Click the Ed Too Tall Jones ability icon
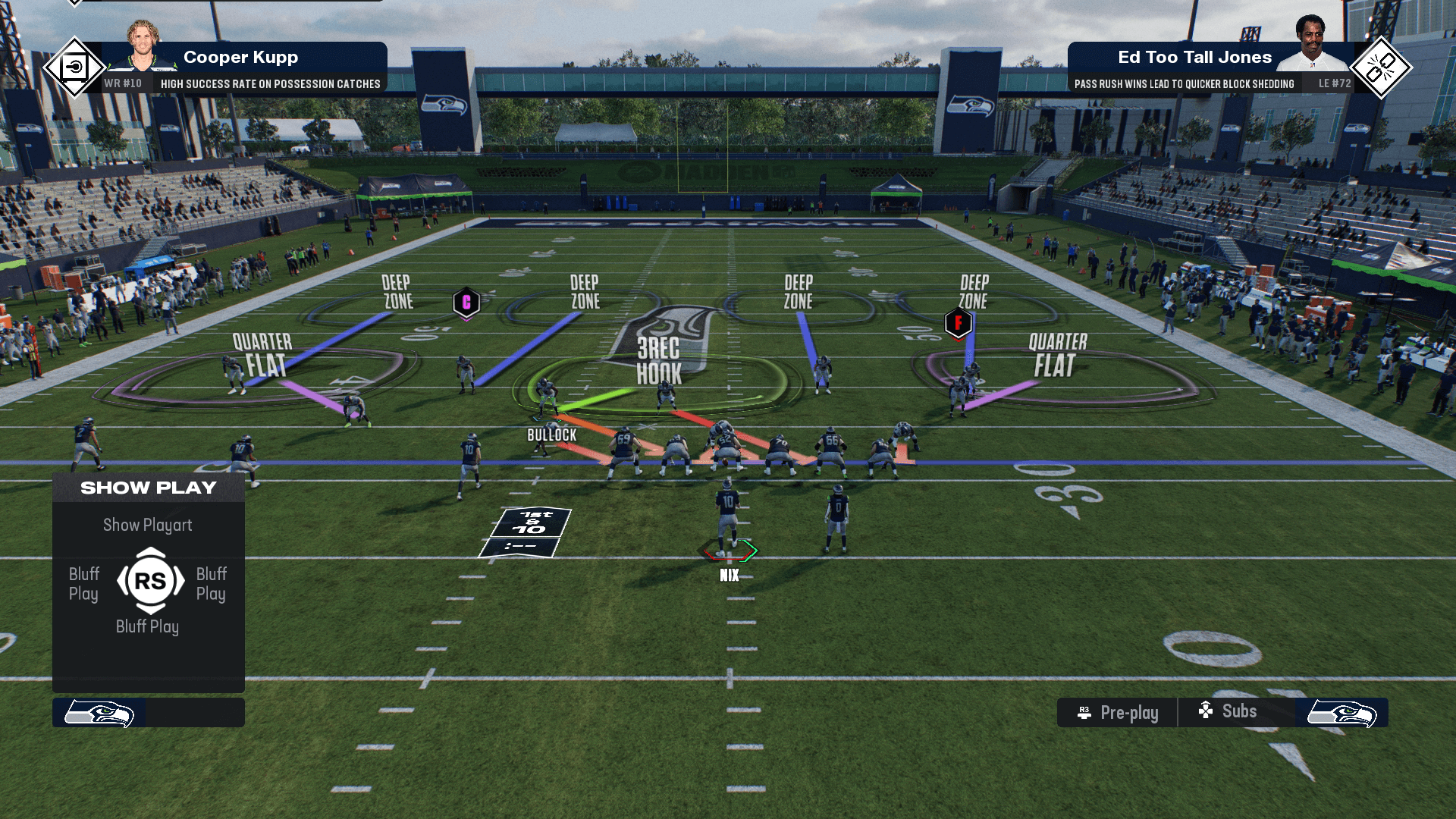The width and height of the screenshot is (1456, 819). click(x=1381, y=67)
